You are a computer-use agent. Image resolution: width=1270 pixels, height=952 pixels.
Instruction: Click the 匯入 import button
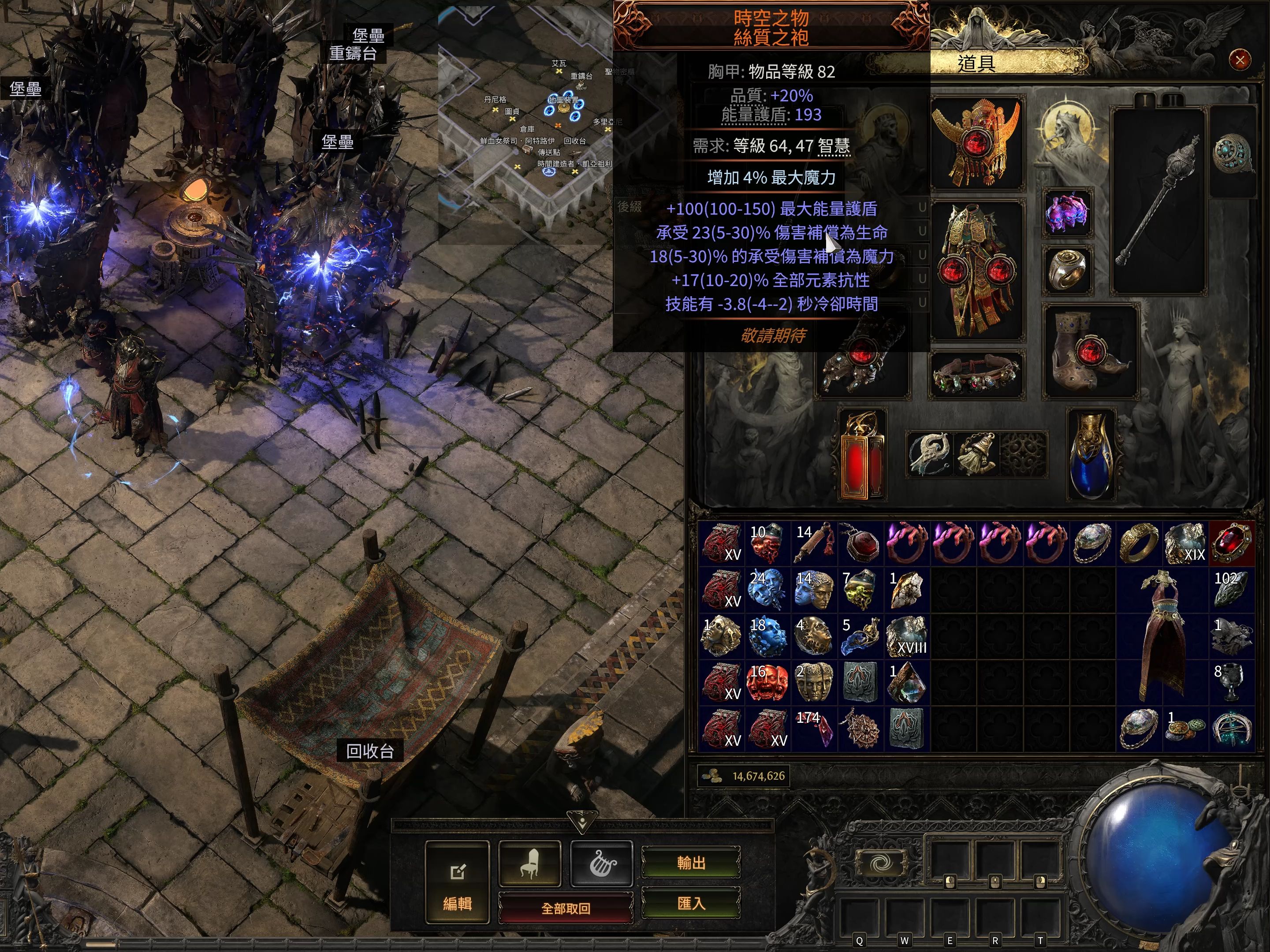[691, 904]
